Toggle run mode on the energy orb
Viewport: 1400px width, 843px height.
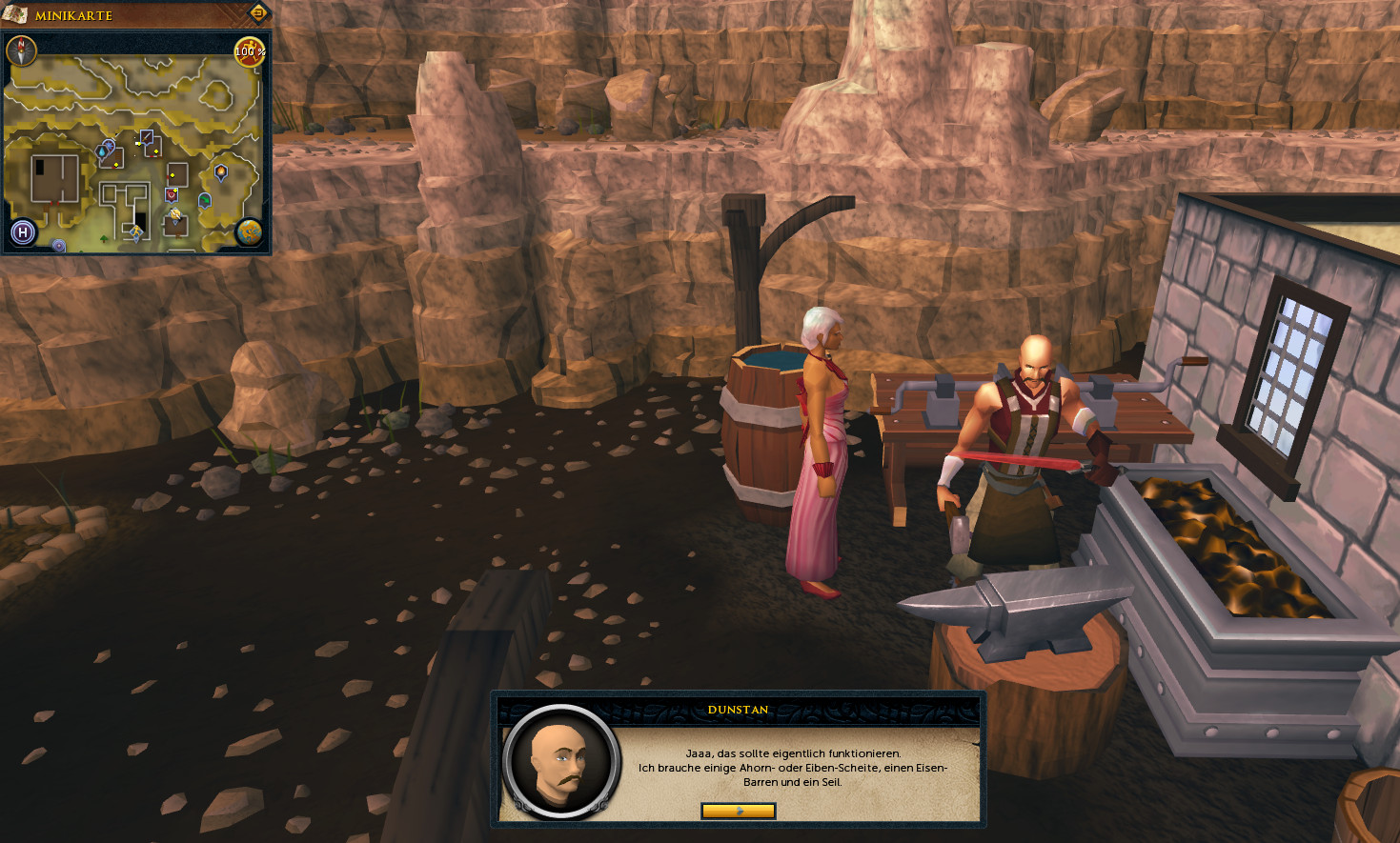pos(249,51)
